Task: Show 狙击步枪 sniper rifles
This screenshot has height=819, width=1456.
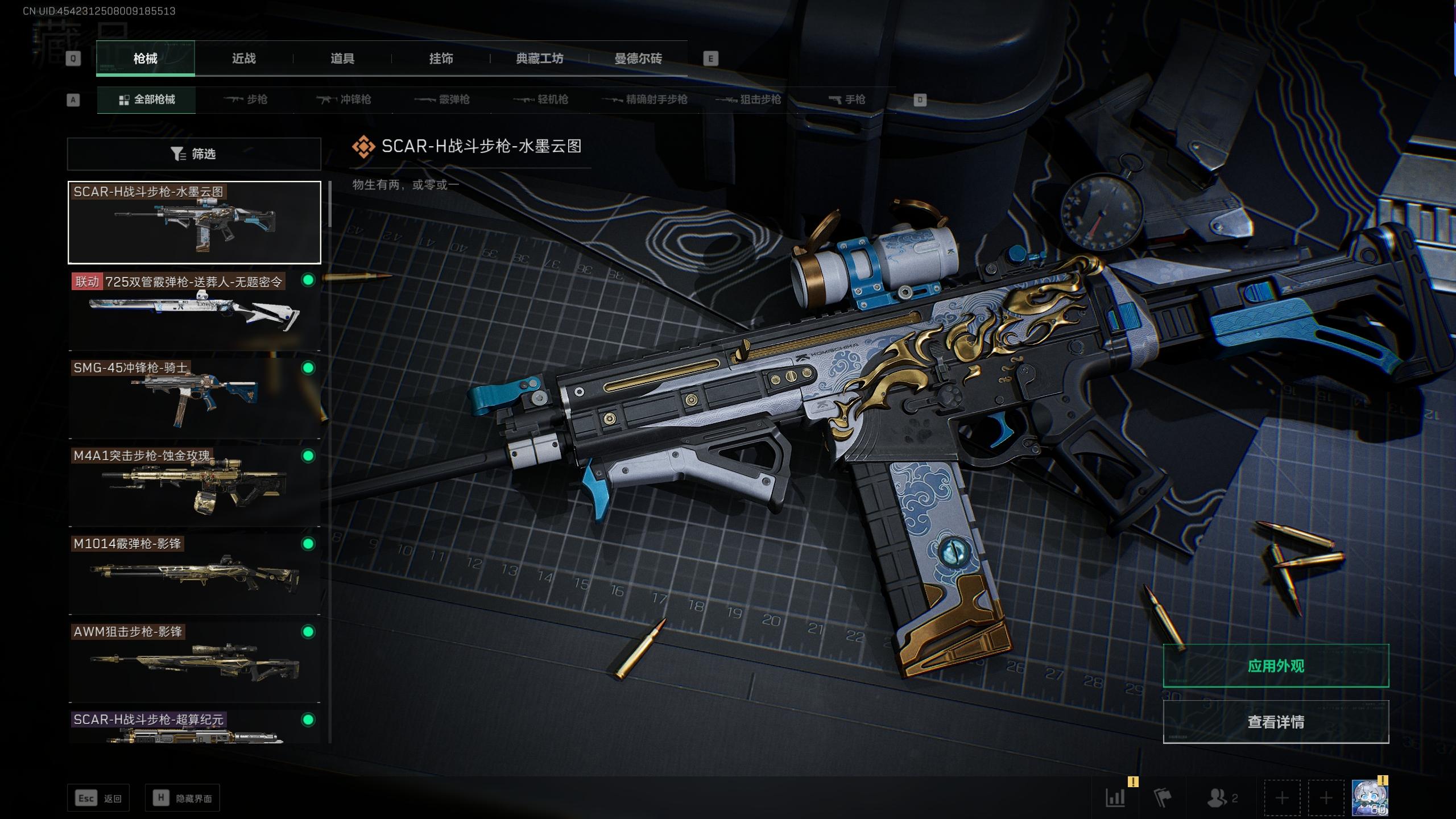Action: [748, 100]
